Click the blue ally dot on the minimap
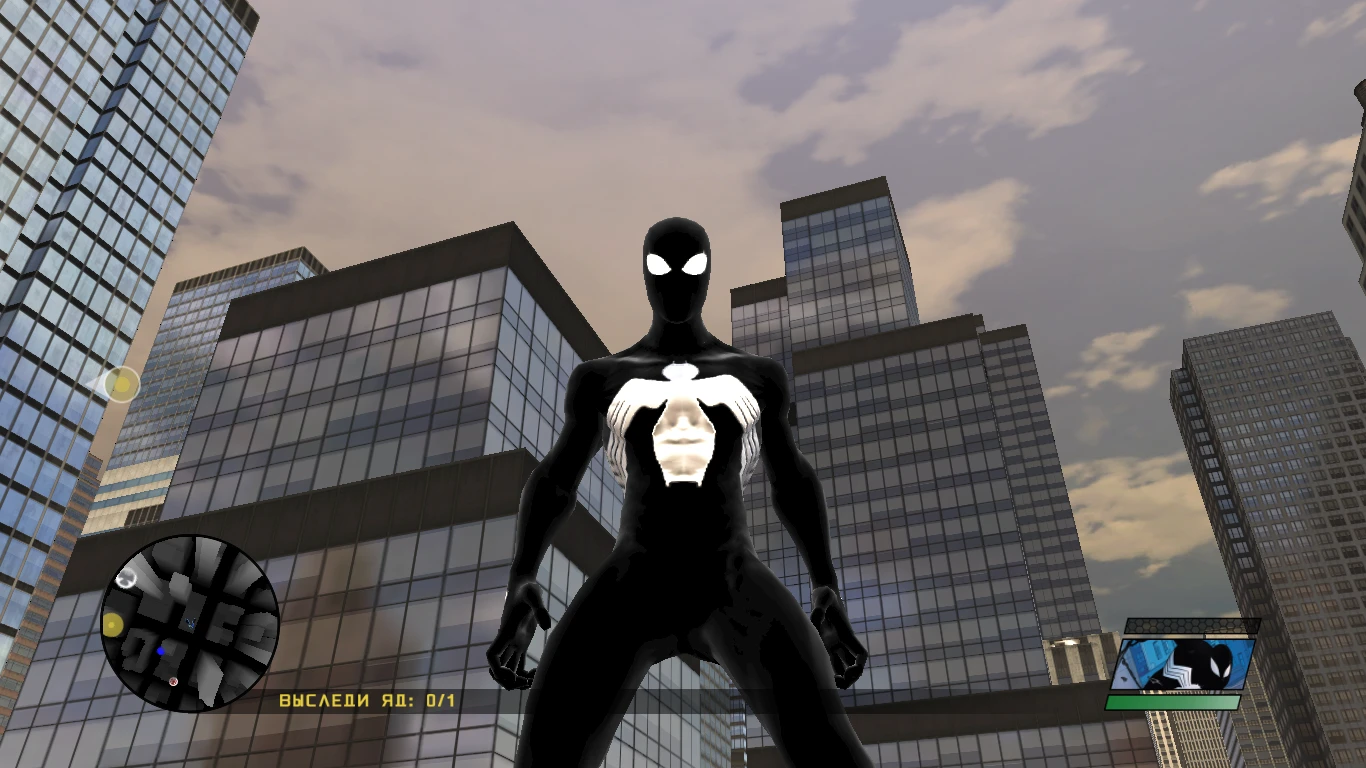 160,650
